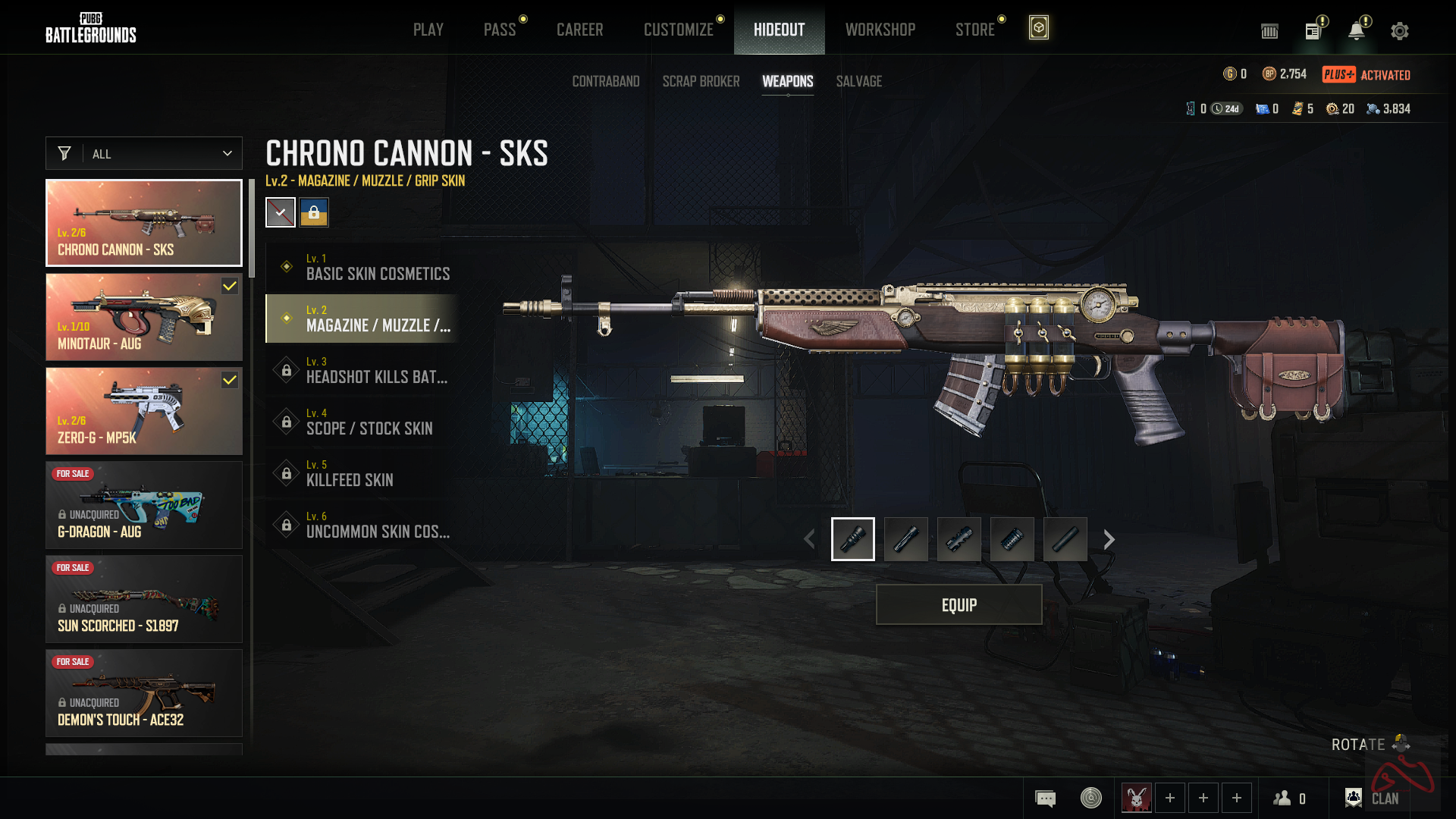The width and height of the screenshot is (1456, 819).
Task: Select the Minotaur - AUG weapon card
Action: point(144,317)
